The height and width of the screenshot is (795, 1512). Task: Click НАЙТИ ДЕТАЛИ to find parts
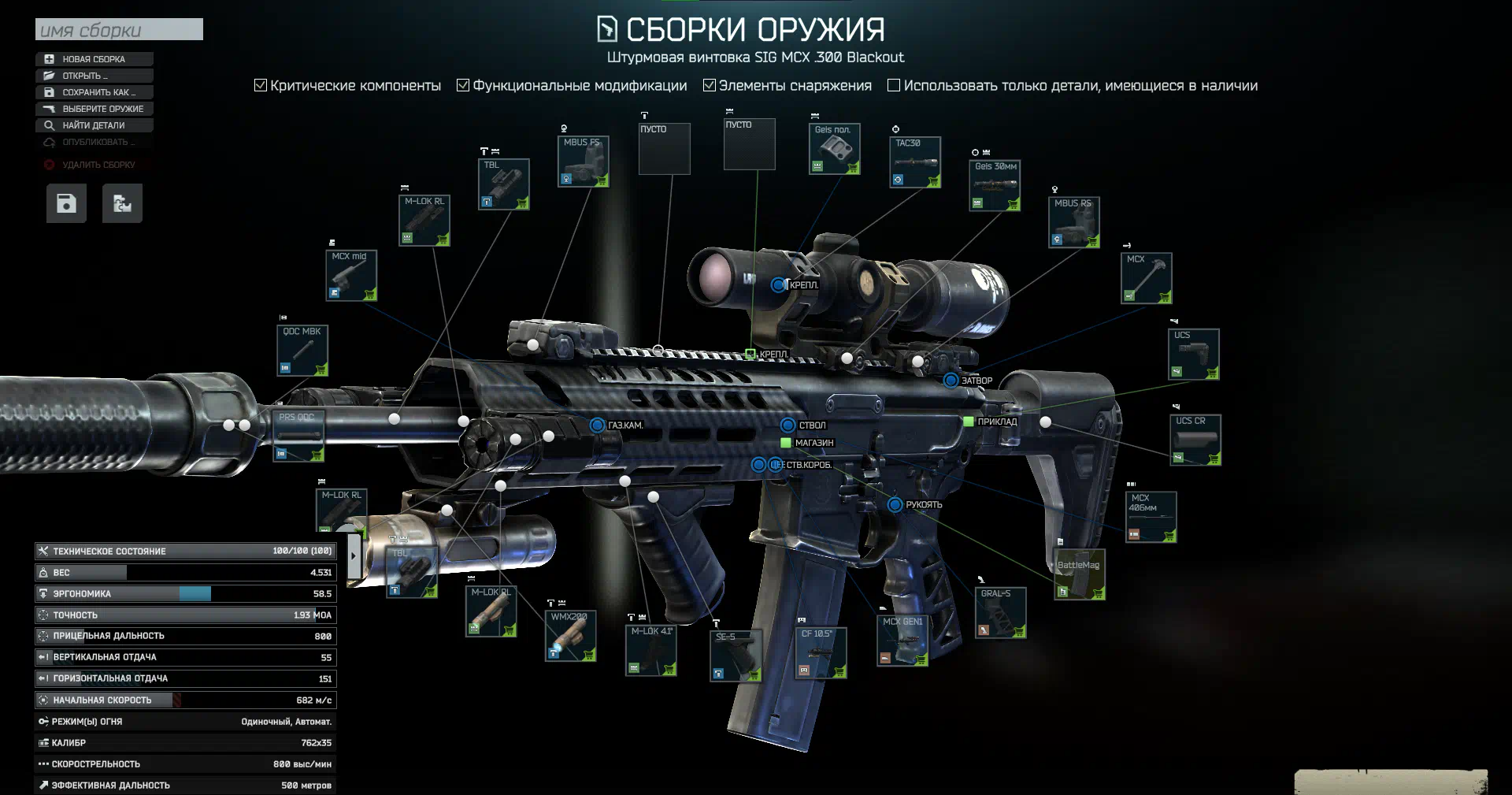[x=94, y=125]
